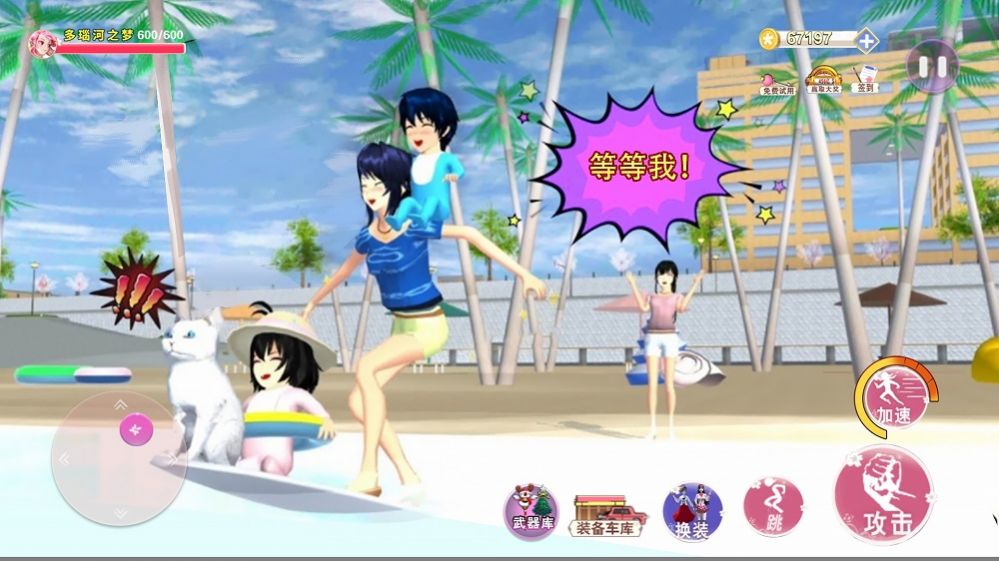Viewport: 999px width, 561px height.
Task: Pause the game with the pause button
Action: tap(931, 66)
